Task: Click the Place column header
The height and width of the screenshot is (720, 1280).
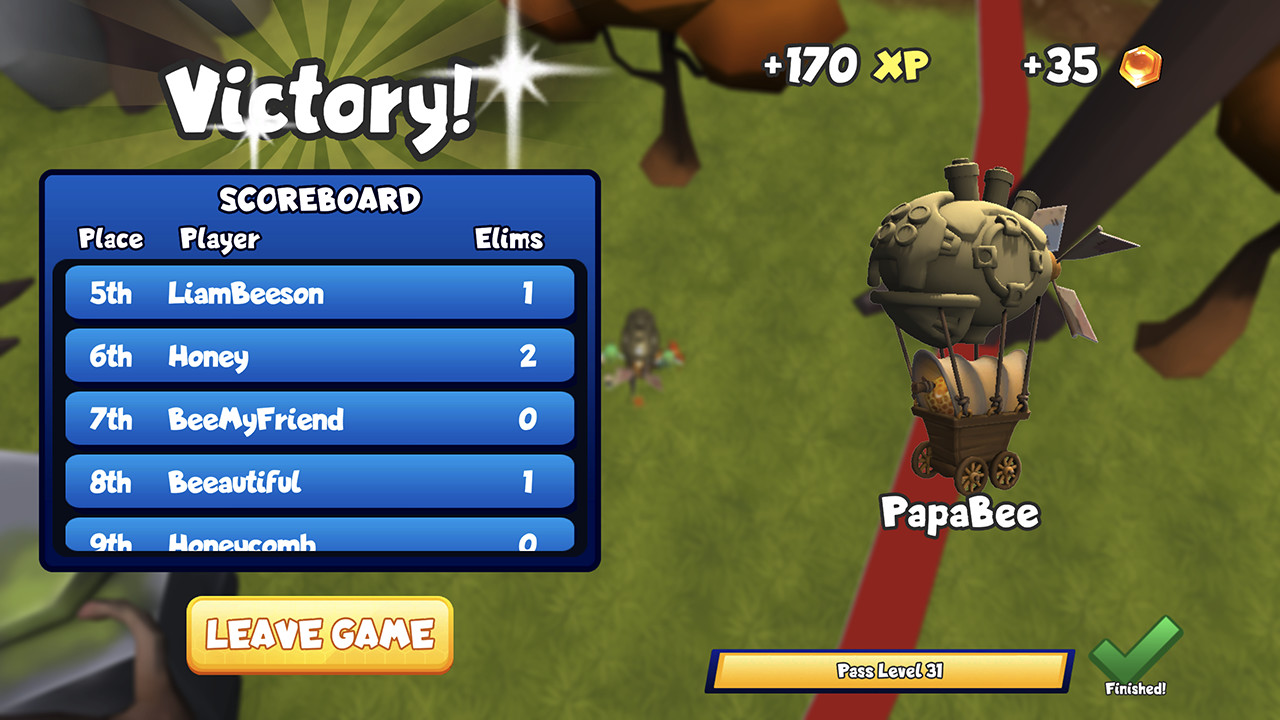Action: pos(112,240)
